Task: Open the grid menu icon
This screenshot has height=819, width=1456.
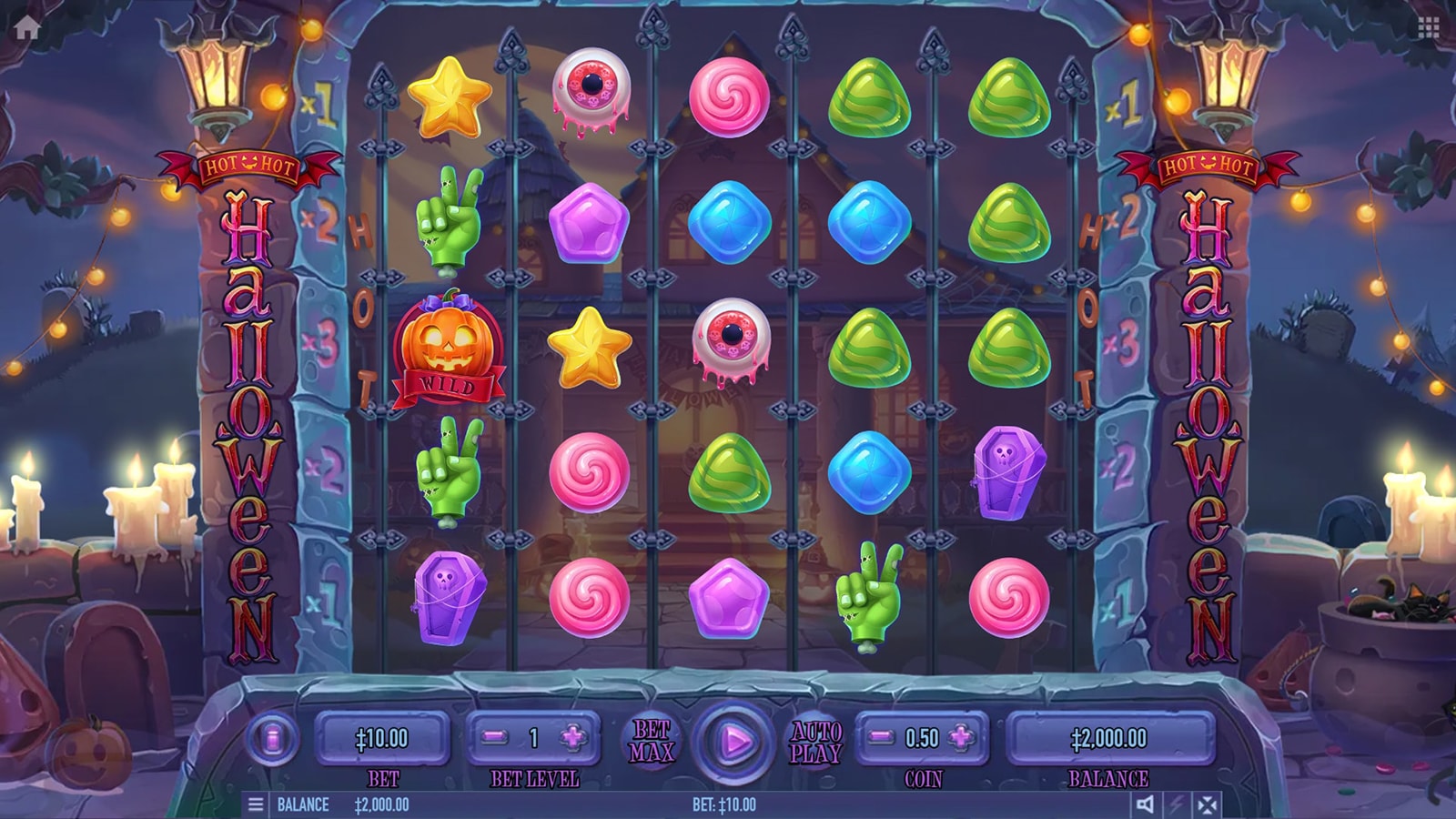Action: tap(1428, 28)
